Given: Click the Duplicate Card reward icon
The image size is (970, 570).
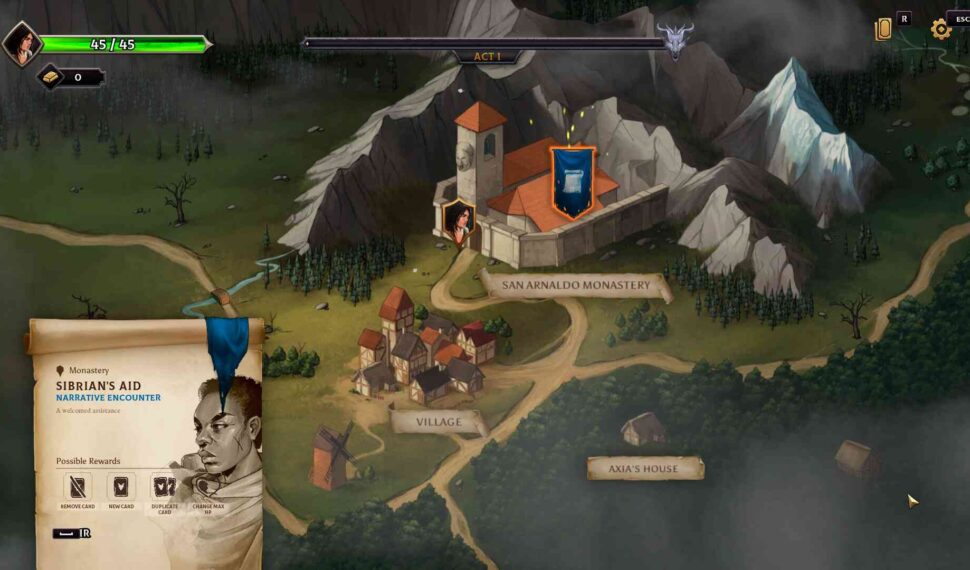Looking at the screenshot, I should pyautogui.click(x=164, y=486).
